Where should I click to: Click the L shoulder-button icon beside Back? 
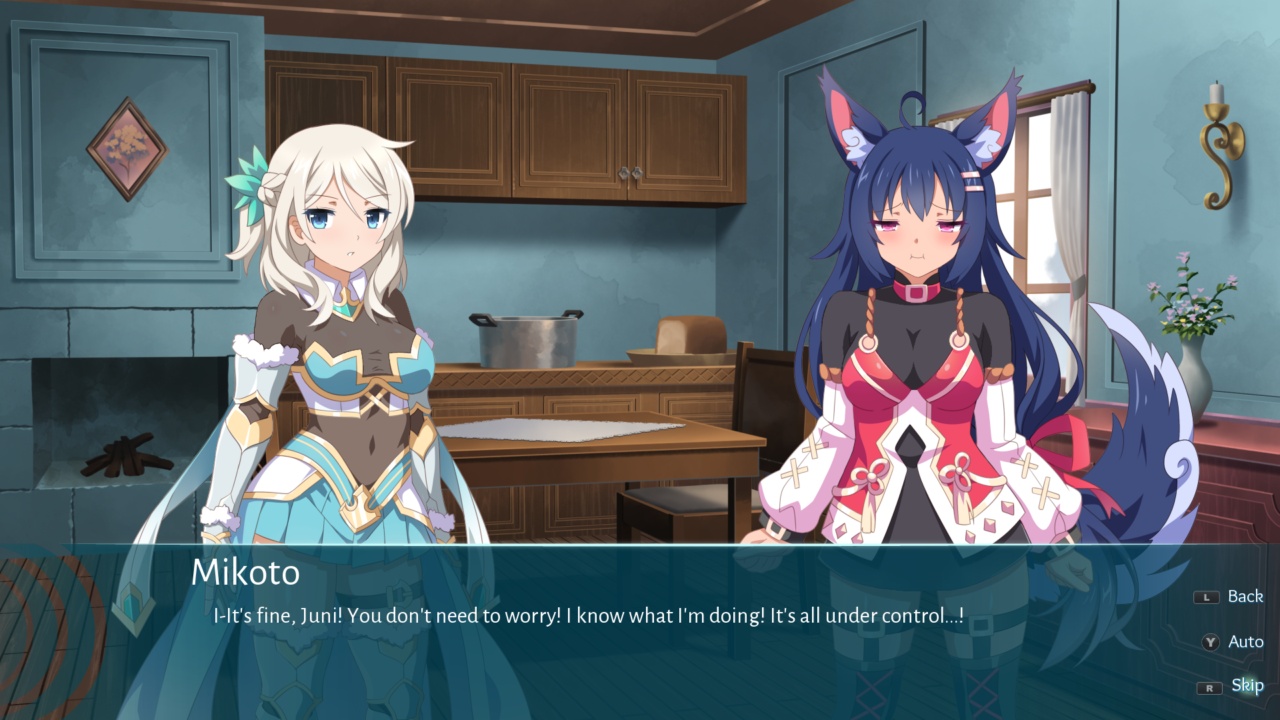click(x=1207, y=596)
